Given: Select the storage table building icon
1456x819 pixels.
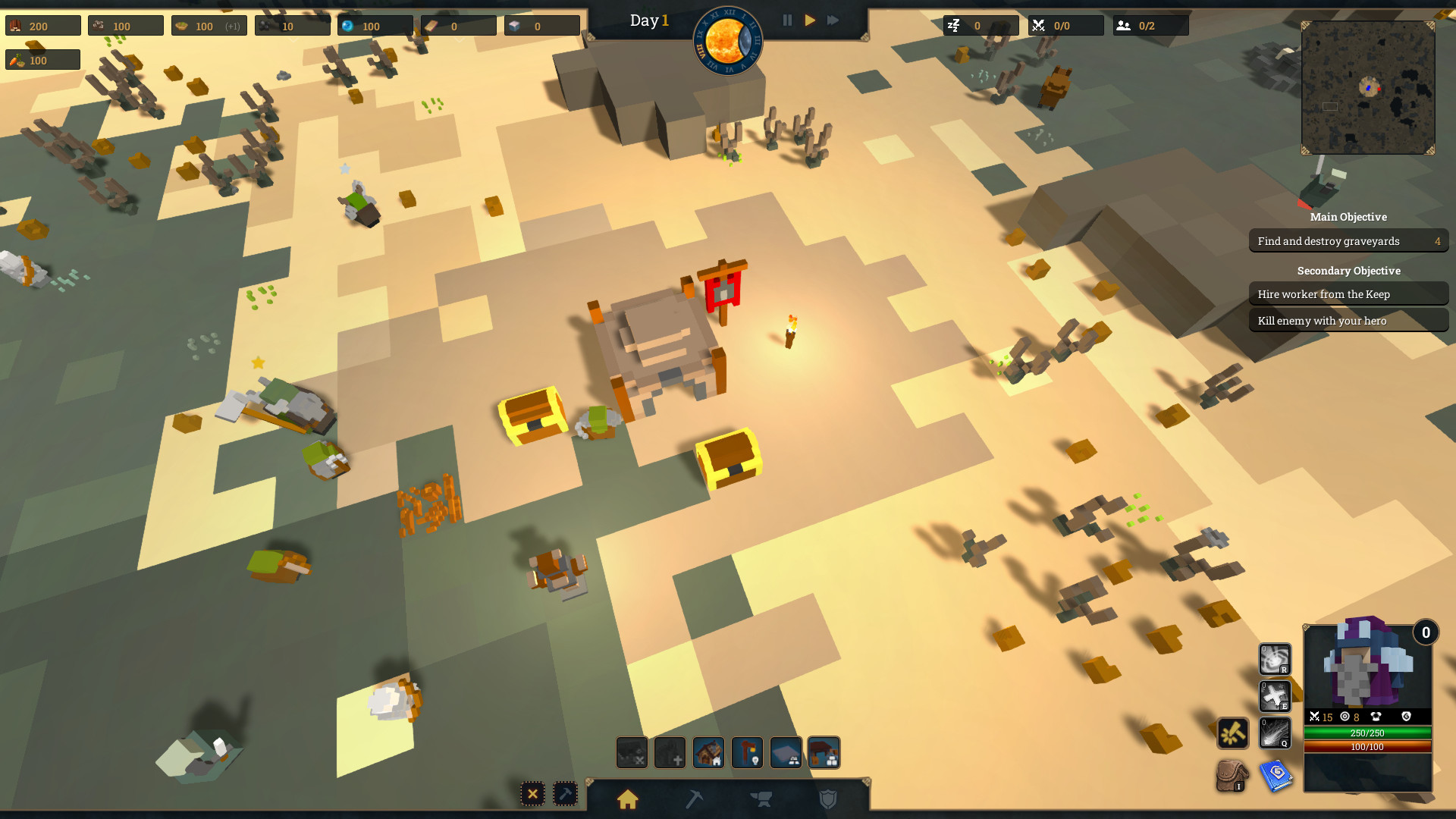Looking at the screenshot, I should (824, 752).
